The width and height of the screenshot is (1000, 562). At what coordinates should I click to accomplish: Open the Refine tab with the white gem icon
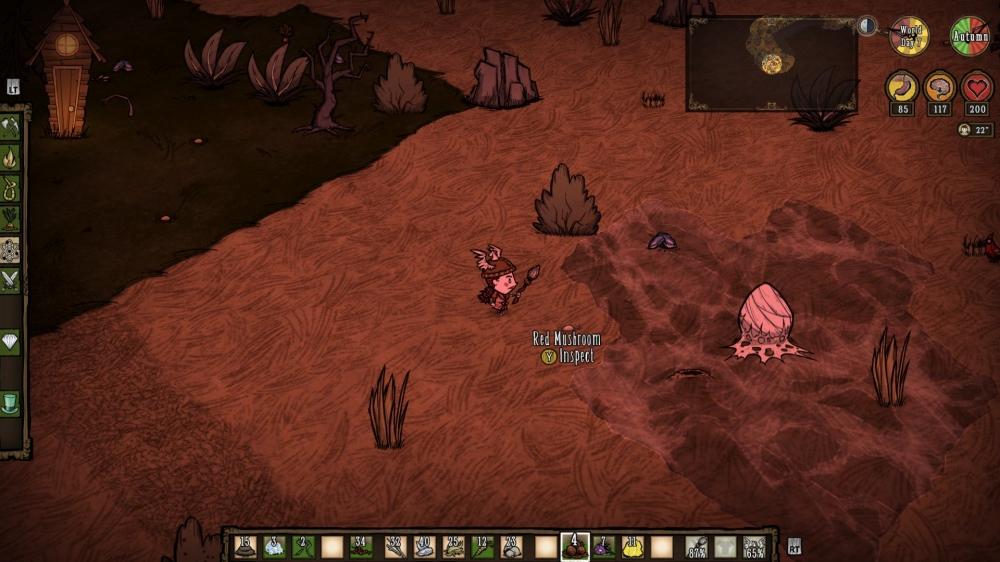click(10, 342)
